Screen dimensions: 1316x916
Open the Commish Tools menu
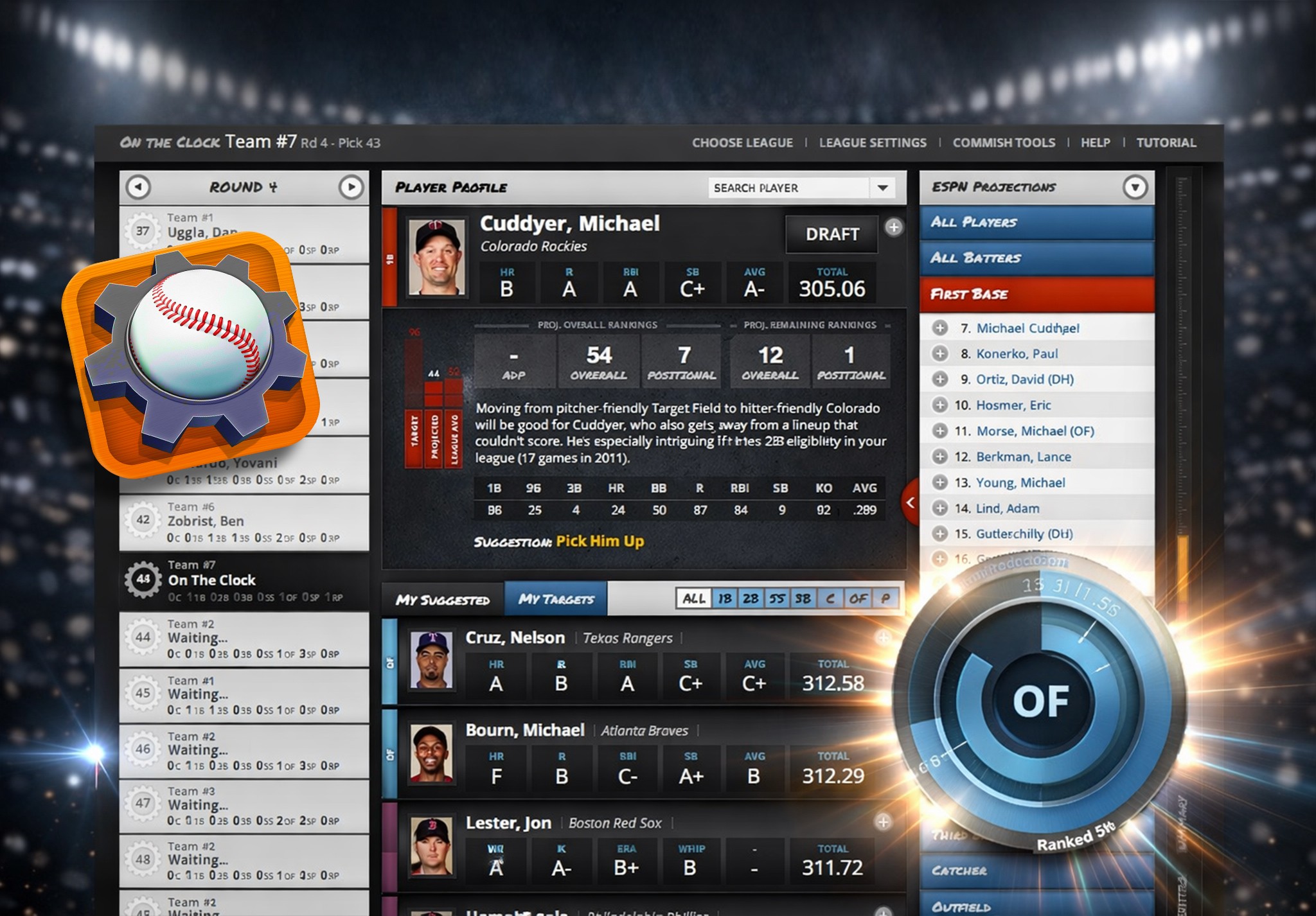(x=1004, y=143)
